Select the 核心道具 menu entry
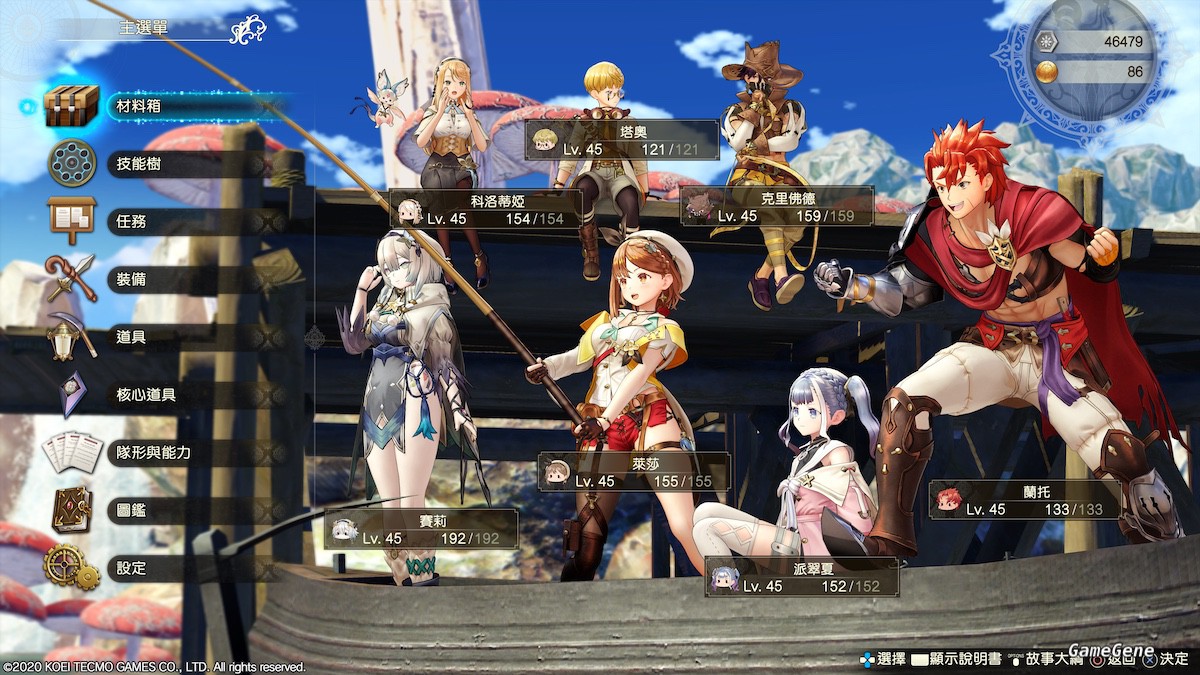This screenshot has width=1200, height=675. (146, 395)
